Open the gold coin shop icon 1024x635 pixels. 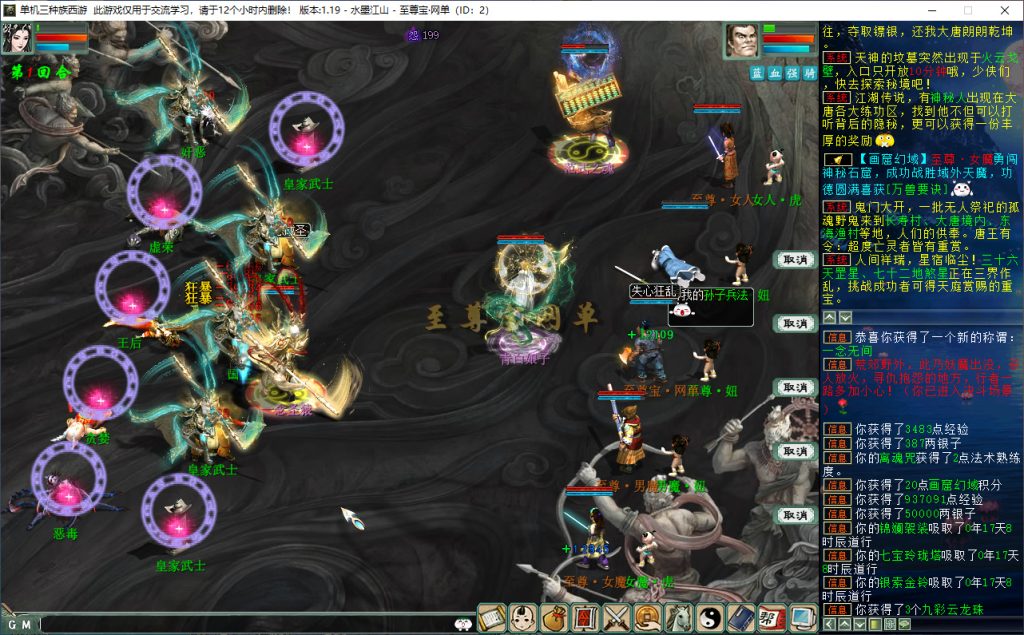pos(648,618)
